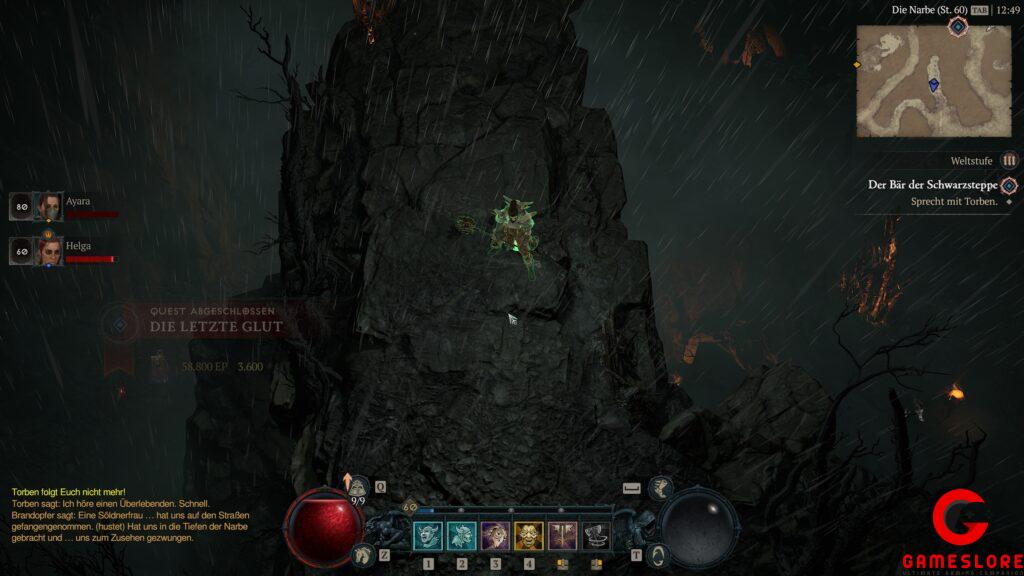Image resolution: width=1024 pixels, height=576 pixels.
Task: Use the golden grinning-face skill
Action: coord(529,536)
